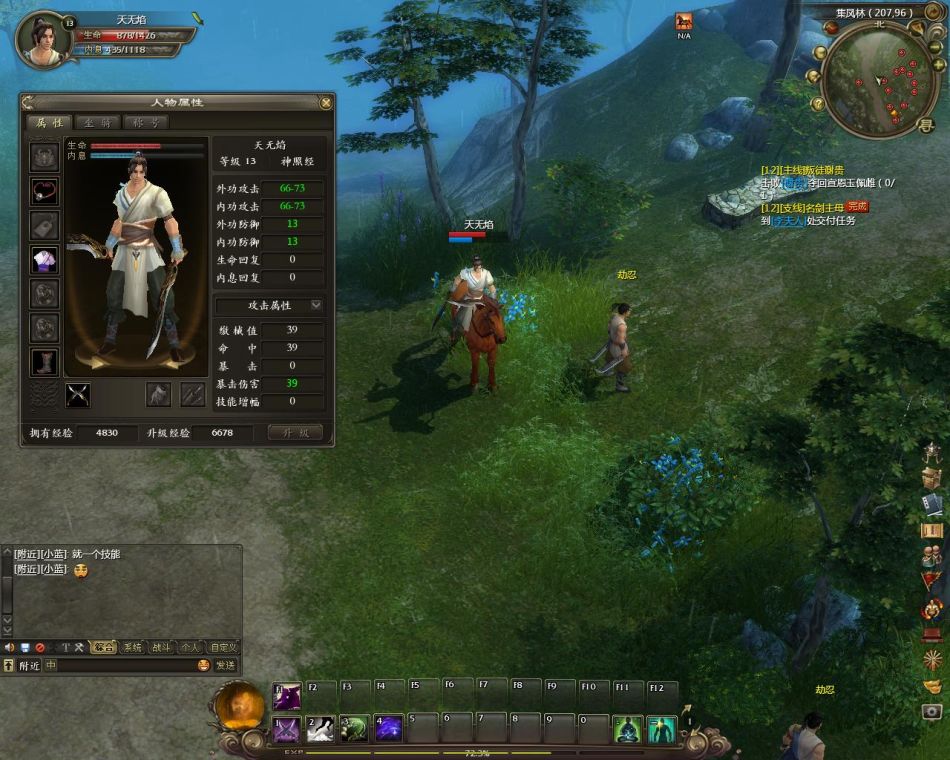Select the equipped boots slot
The width and height of the screenshot is (950, 760).
pyautogui.click(x=45, y=362)
